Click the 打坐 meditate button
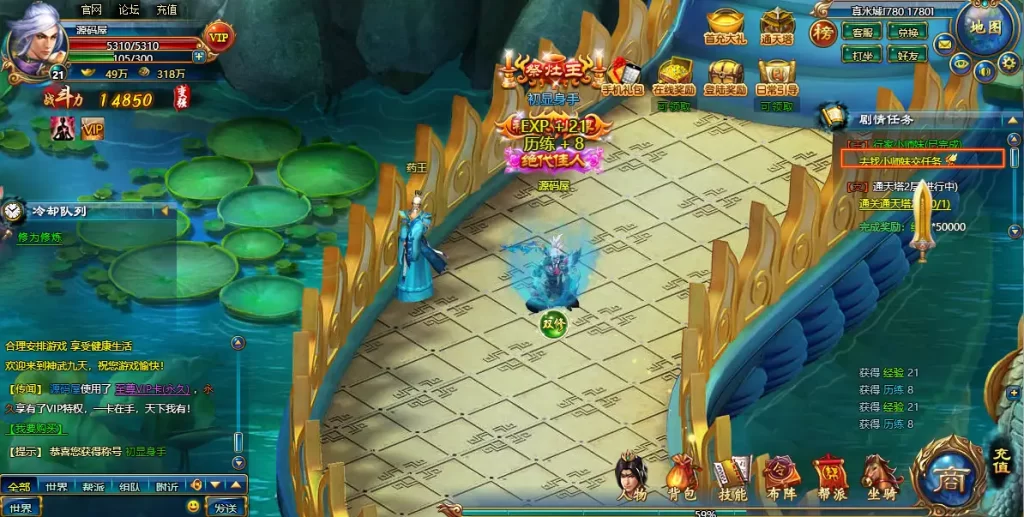1024x517 pixels. (861, 56)
